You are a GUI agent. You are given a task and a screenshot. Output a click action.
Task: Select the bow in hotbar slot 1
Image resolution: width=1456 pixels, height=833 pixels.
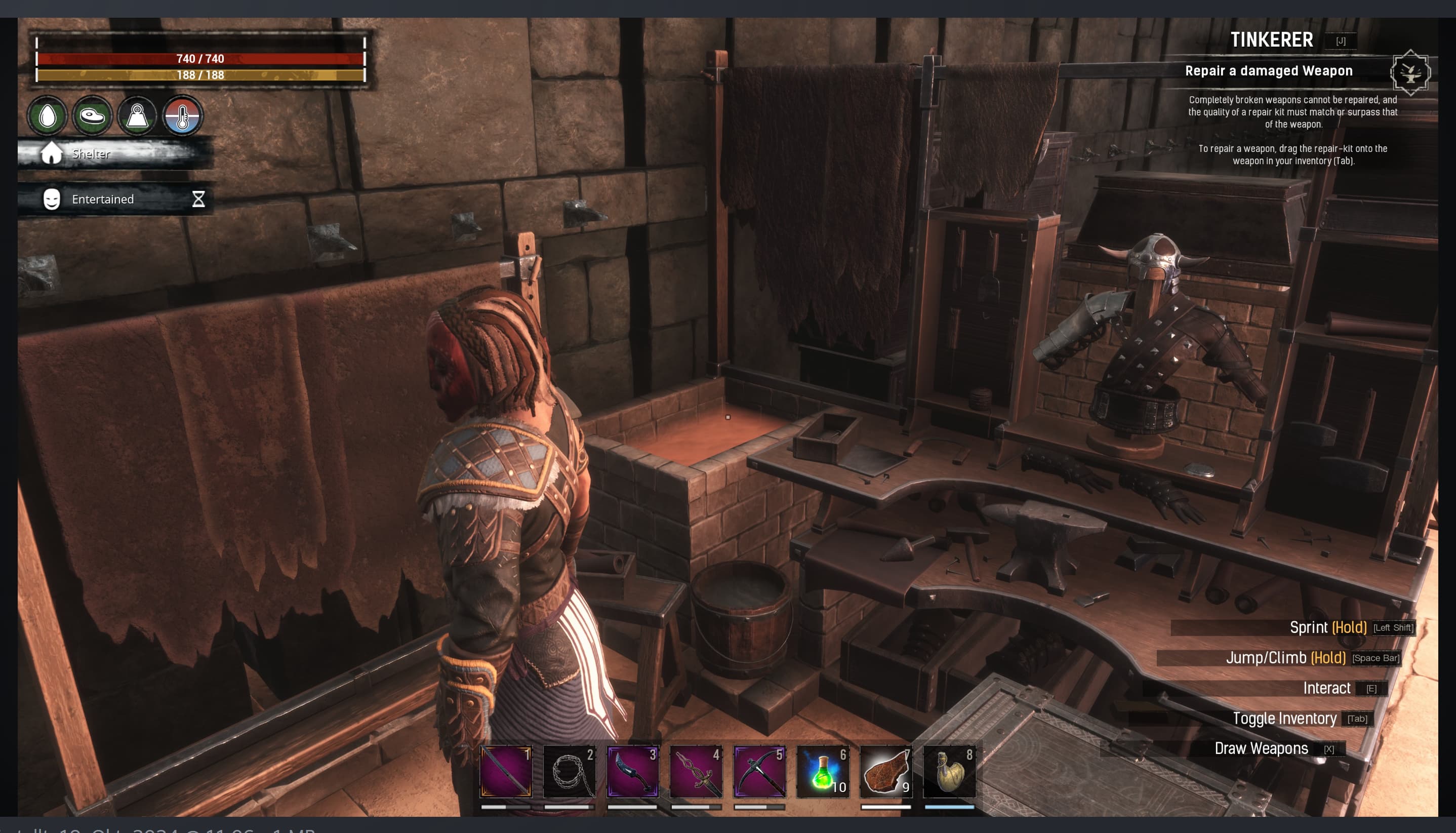[506, 771]
